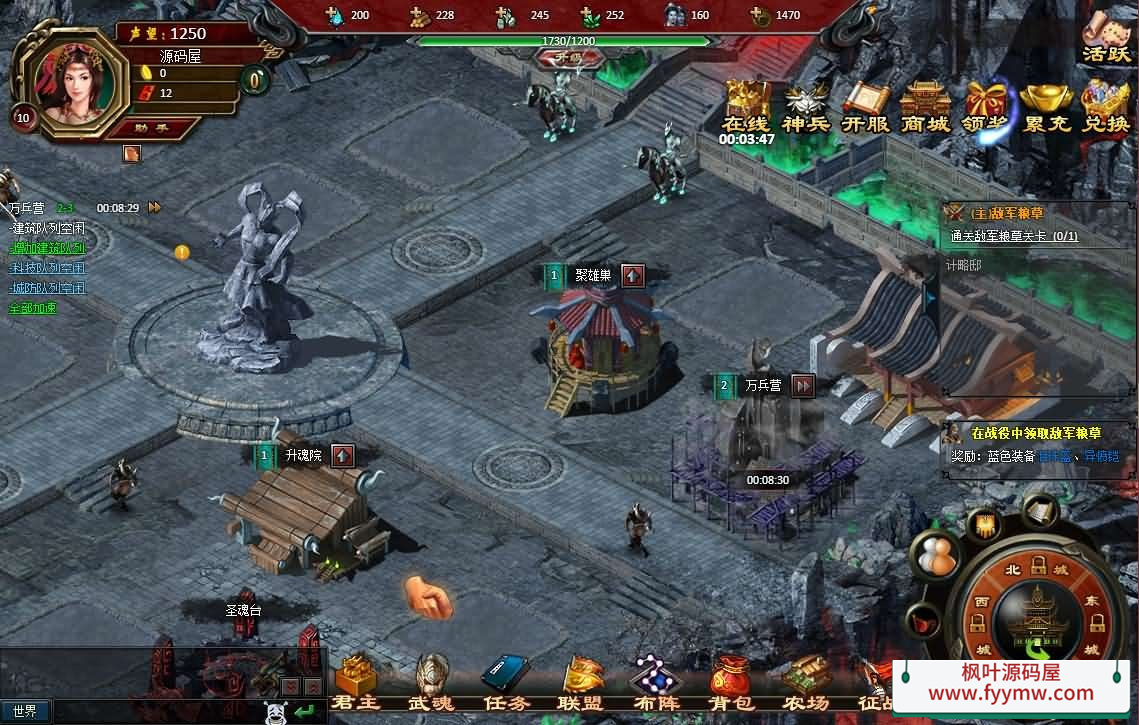Open the 兑换 exchange treasure chest
The image size is (1139, 725).
tap(1105, 106)
